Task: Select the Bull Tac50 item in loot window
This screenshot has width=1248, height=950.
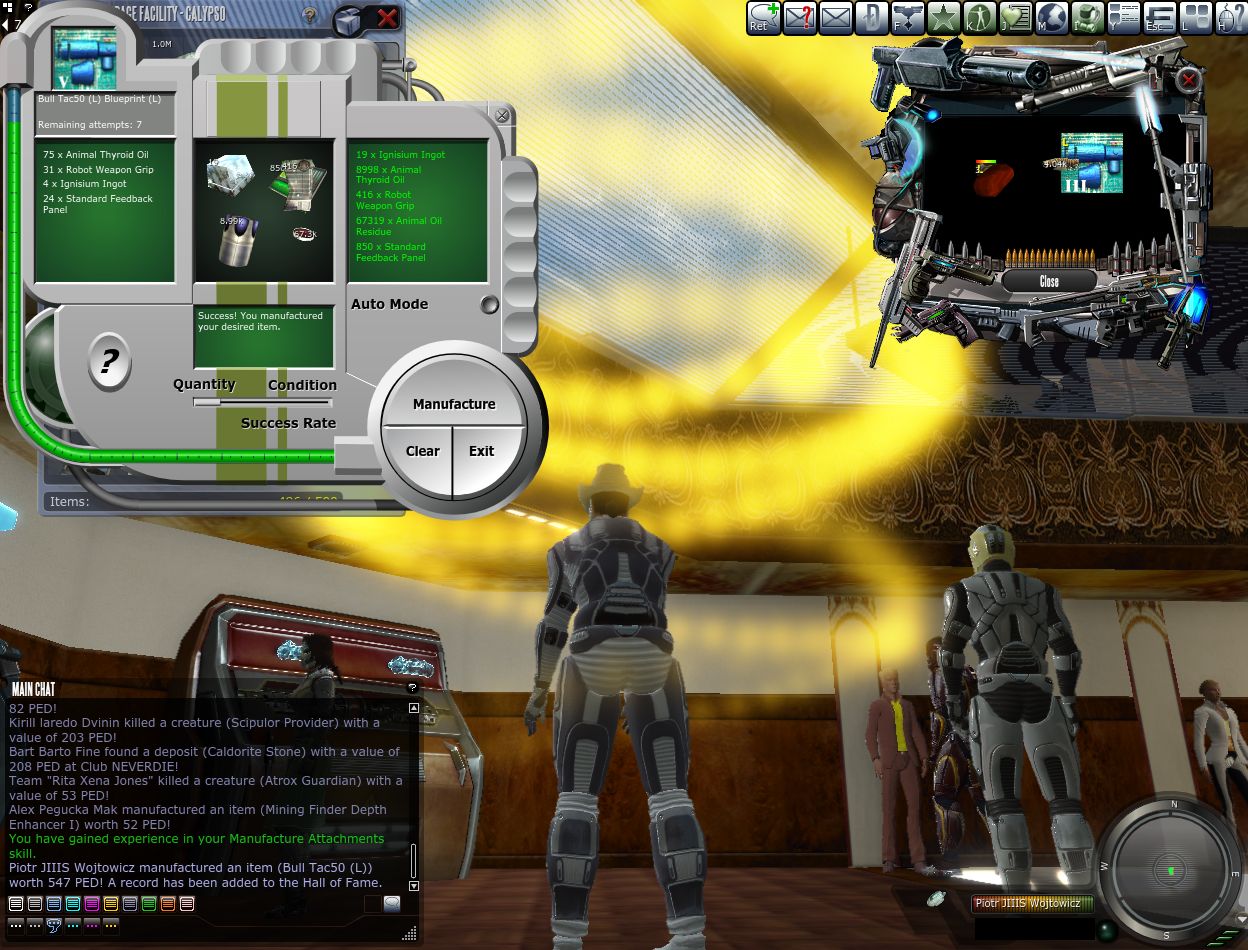Action: (1090, 163)
